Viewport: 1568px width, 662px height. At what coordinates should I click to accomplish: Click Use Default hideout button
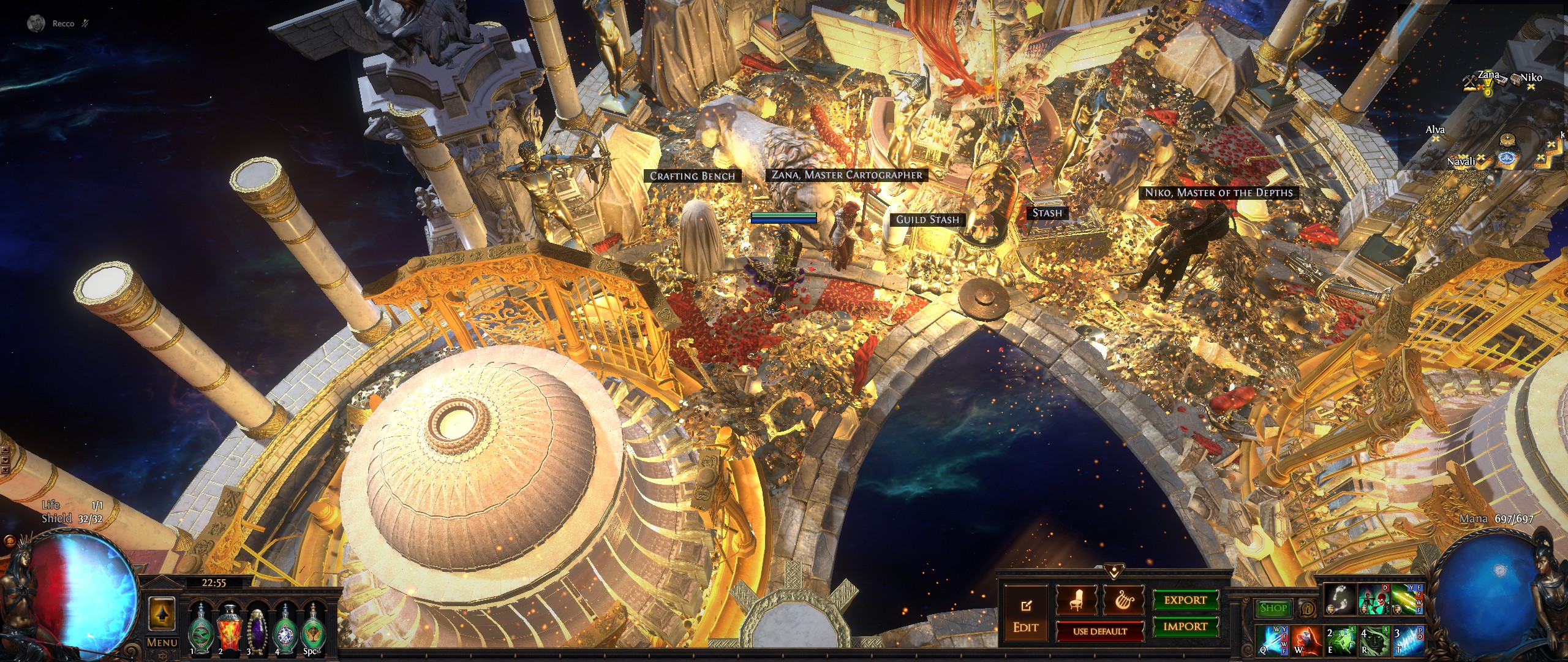pyautogui.click(x=1099, y=631)
